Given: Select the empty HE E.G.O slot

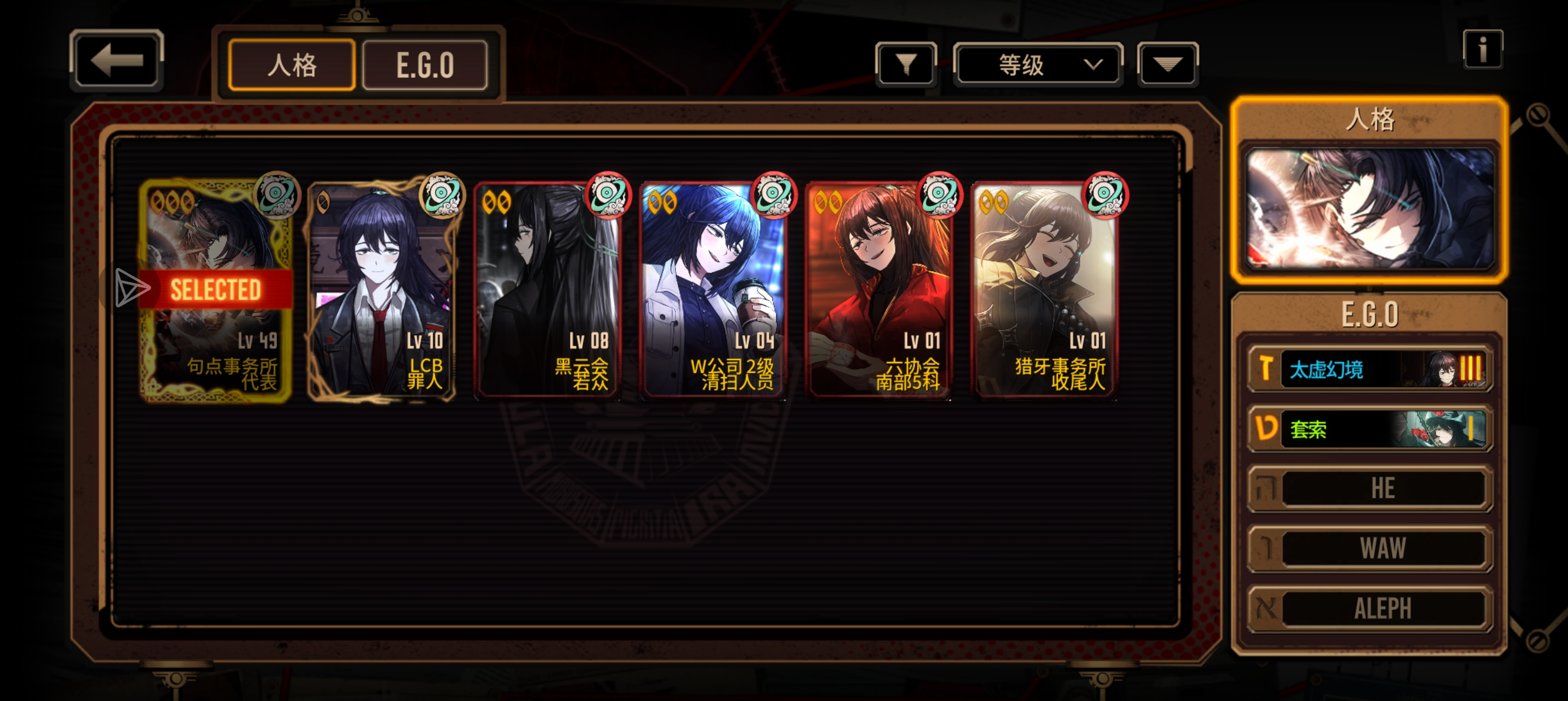Looking at the screenshot, I should click(x=1369, y=488).
